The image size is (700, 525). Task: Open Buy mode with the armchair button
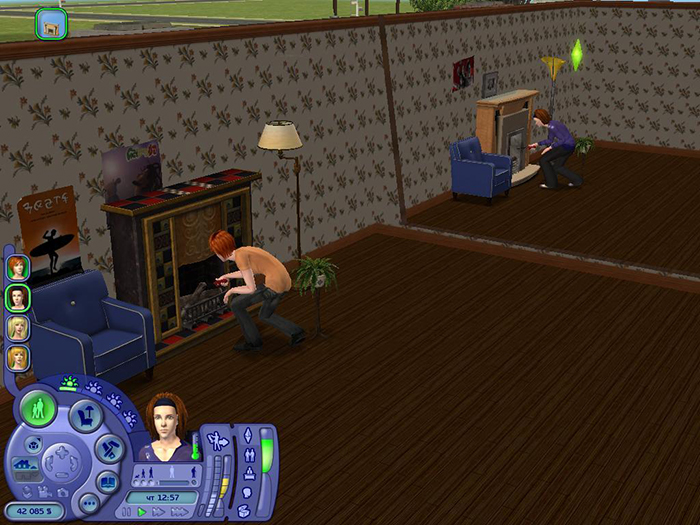(83, 416)
